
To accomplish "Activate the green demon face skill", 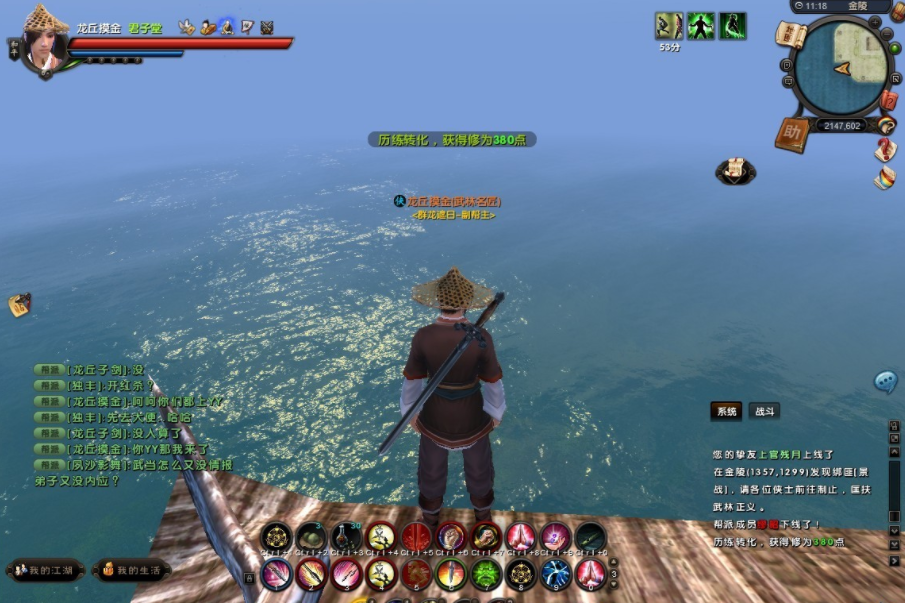I will [x=485, y=573].
